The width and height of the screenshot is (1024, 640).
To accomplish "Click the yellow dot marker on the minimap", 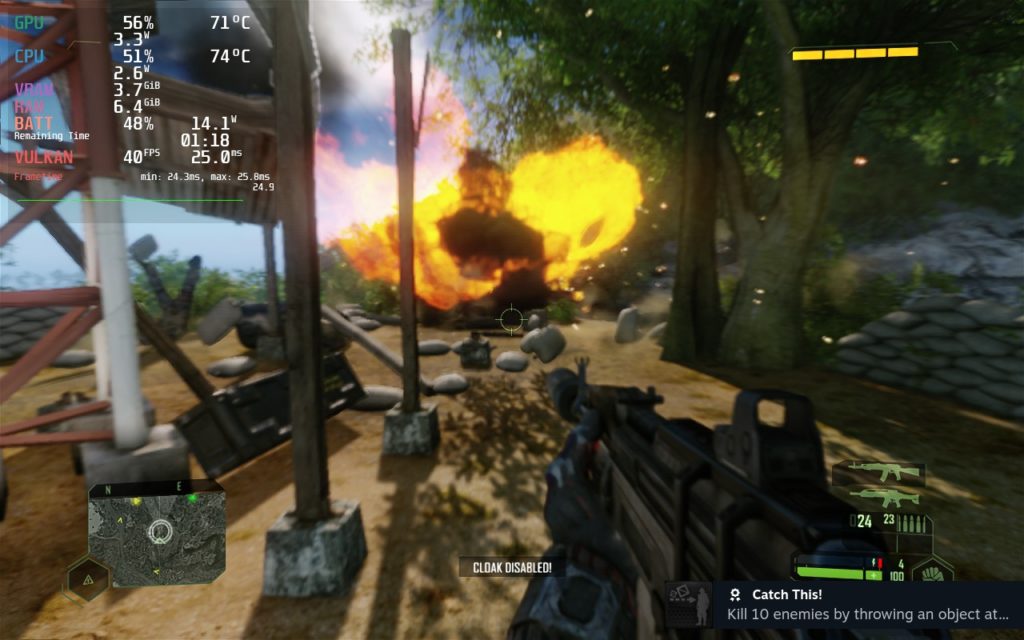I will [x=137, y=500].
